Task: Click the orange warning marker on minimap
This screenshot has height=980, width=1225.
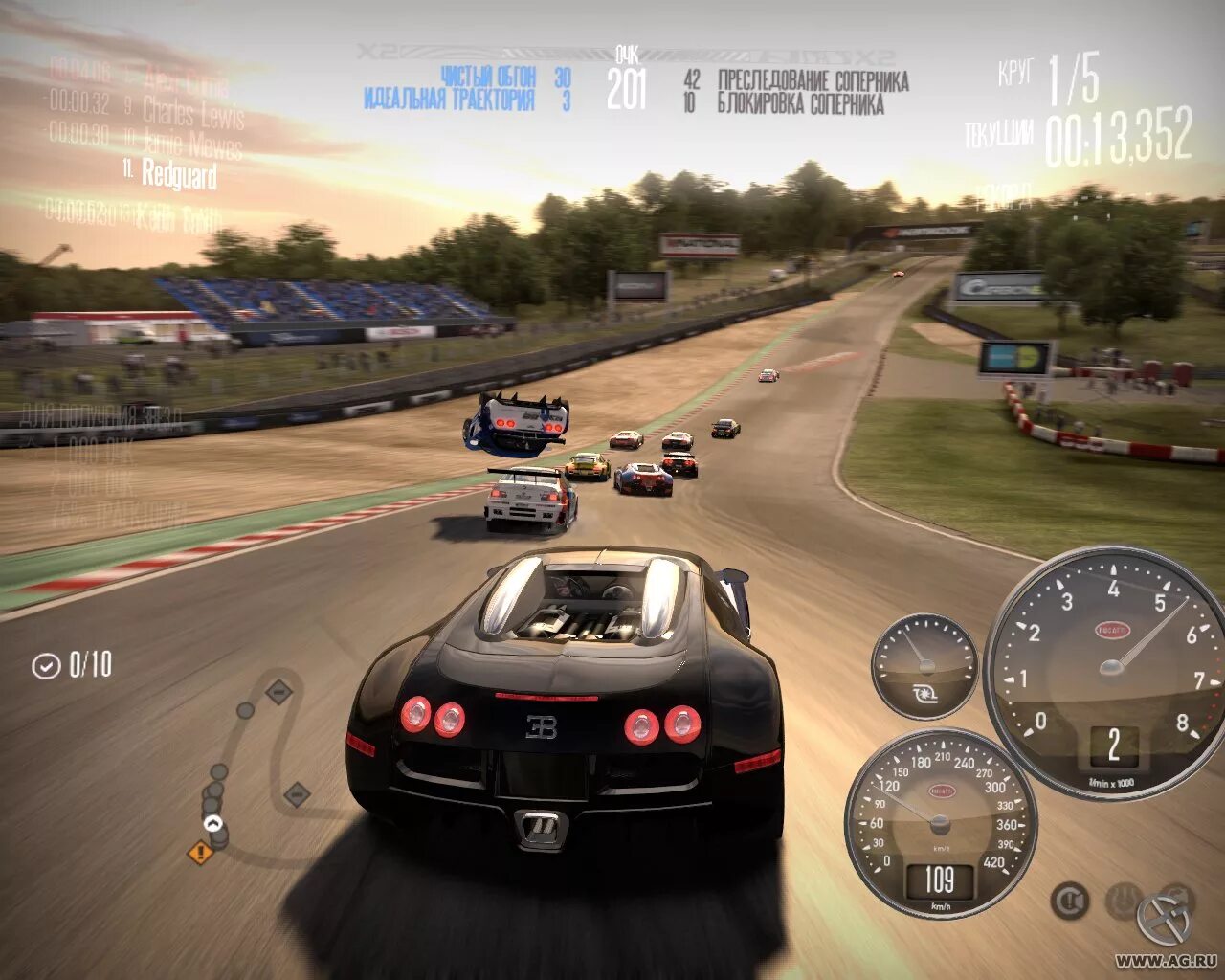Action: click(x=200, y=851)
